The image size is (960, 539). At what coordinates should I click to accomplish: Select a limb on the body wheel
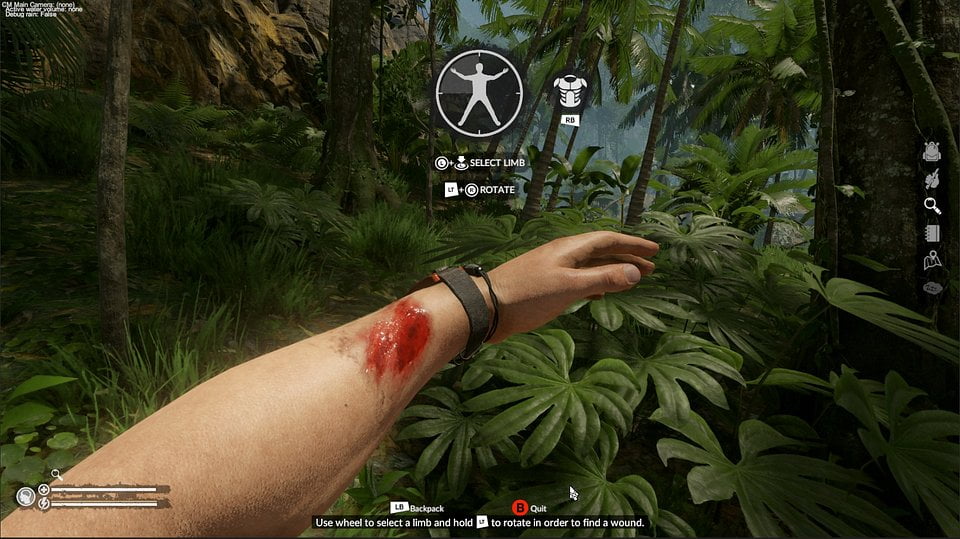coord(479,89)
